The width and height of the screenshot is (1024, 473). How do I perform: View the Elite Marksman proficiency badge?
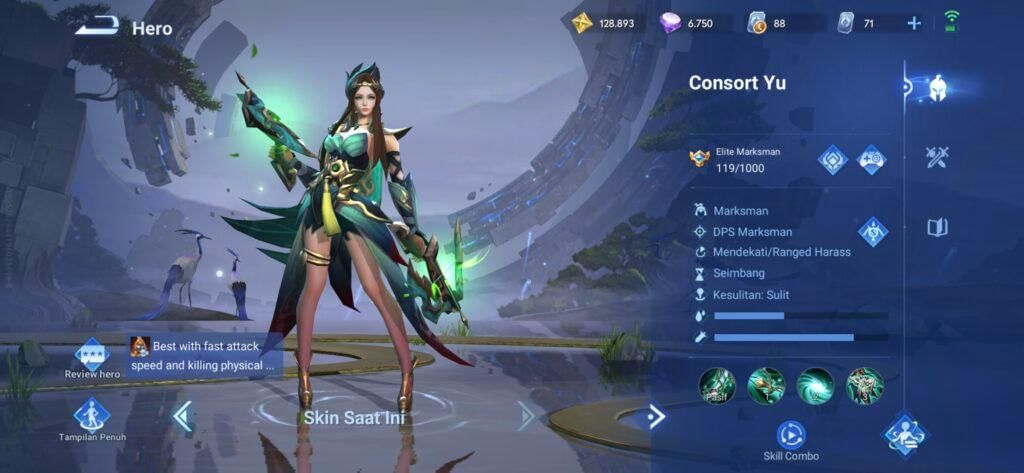(699, 158)
